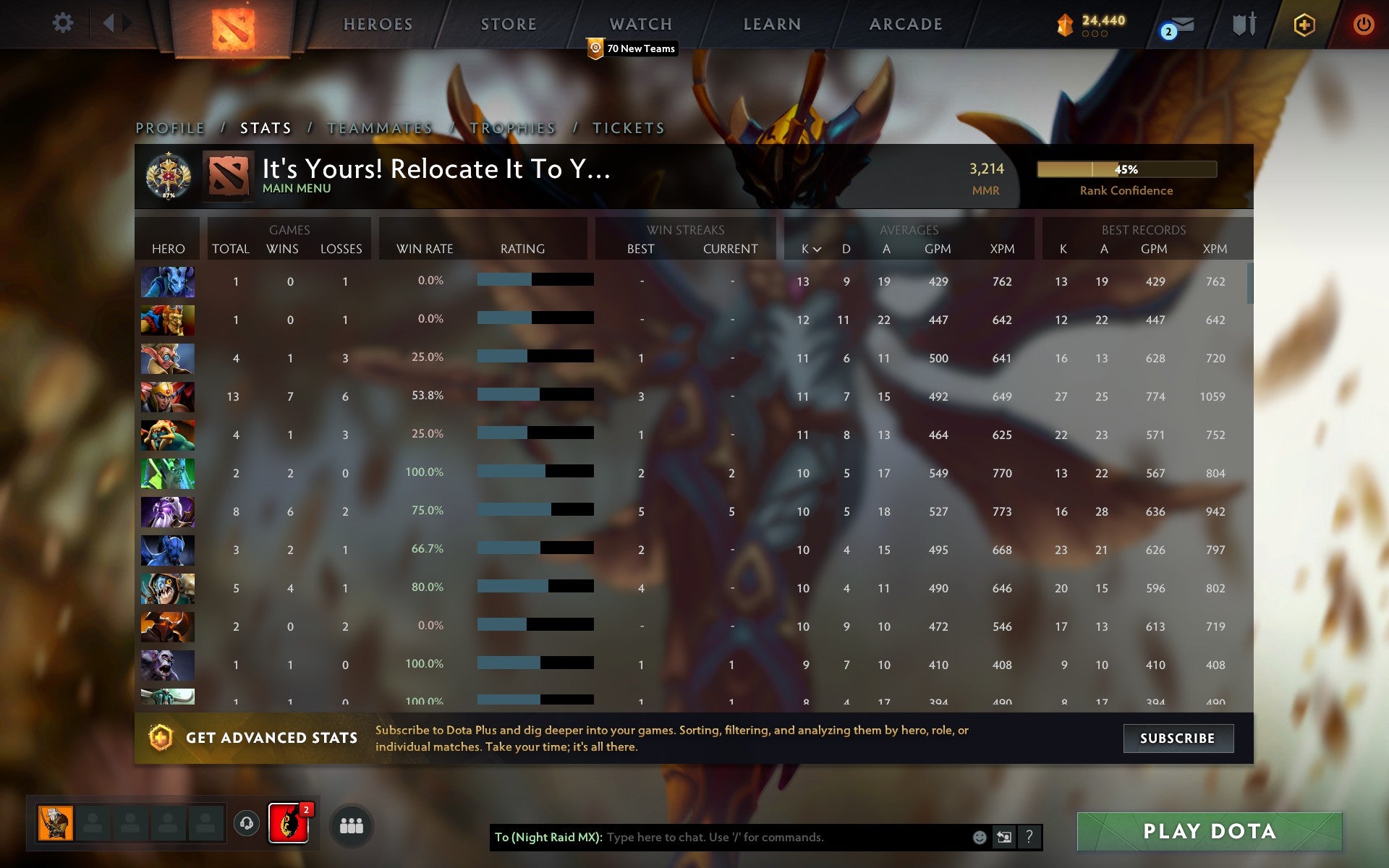
Task: Open the ARCADE menu
Action: click(906, 23)
